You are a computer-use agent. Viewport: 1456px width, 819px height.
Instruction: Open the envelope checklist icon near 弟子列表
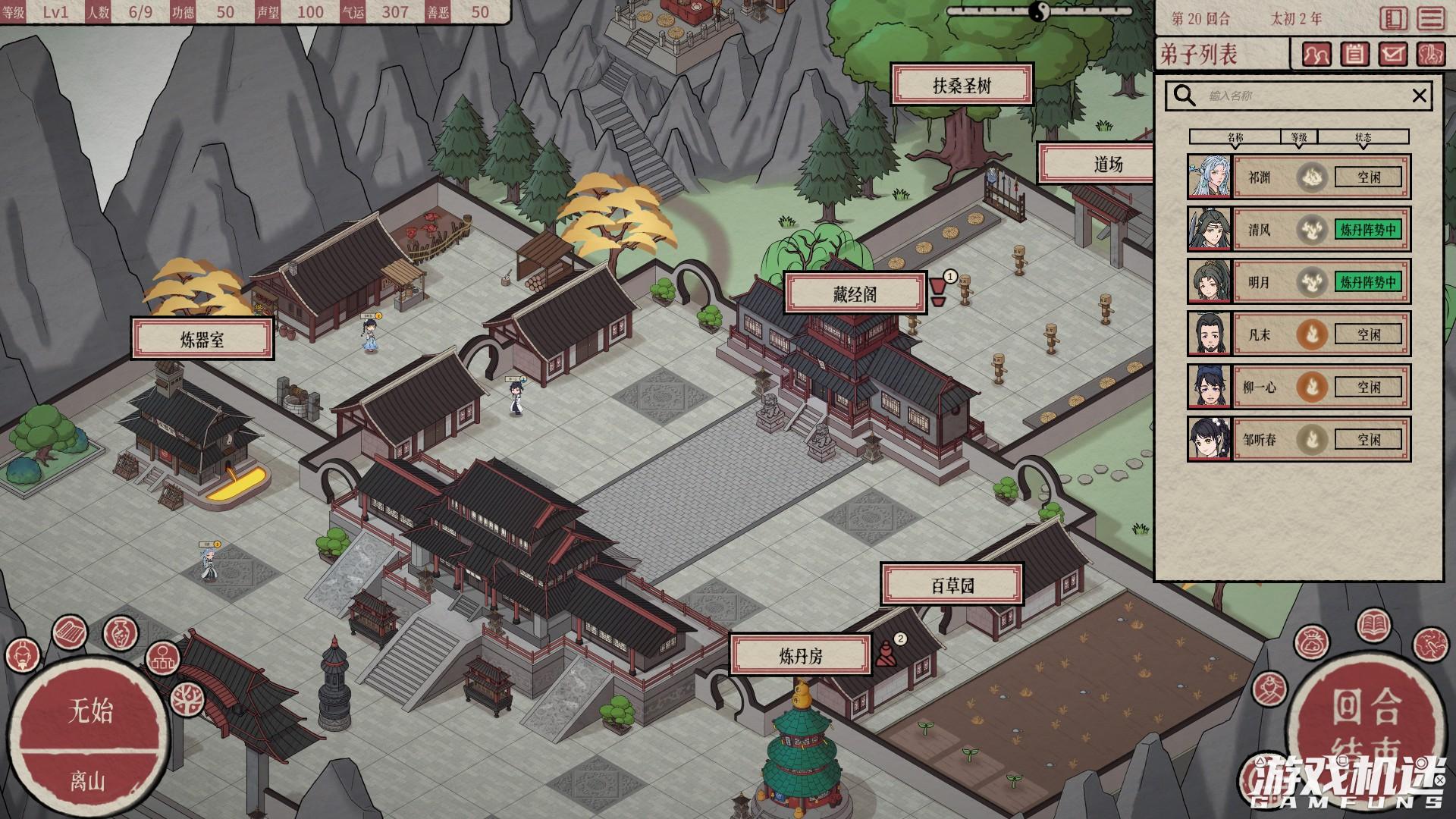tap(1393, 55)
